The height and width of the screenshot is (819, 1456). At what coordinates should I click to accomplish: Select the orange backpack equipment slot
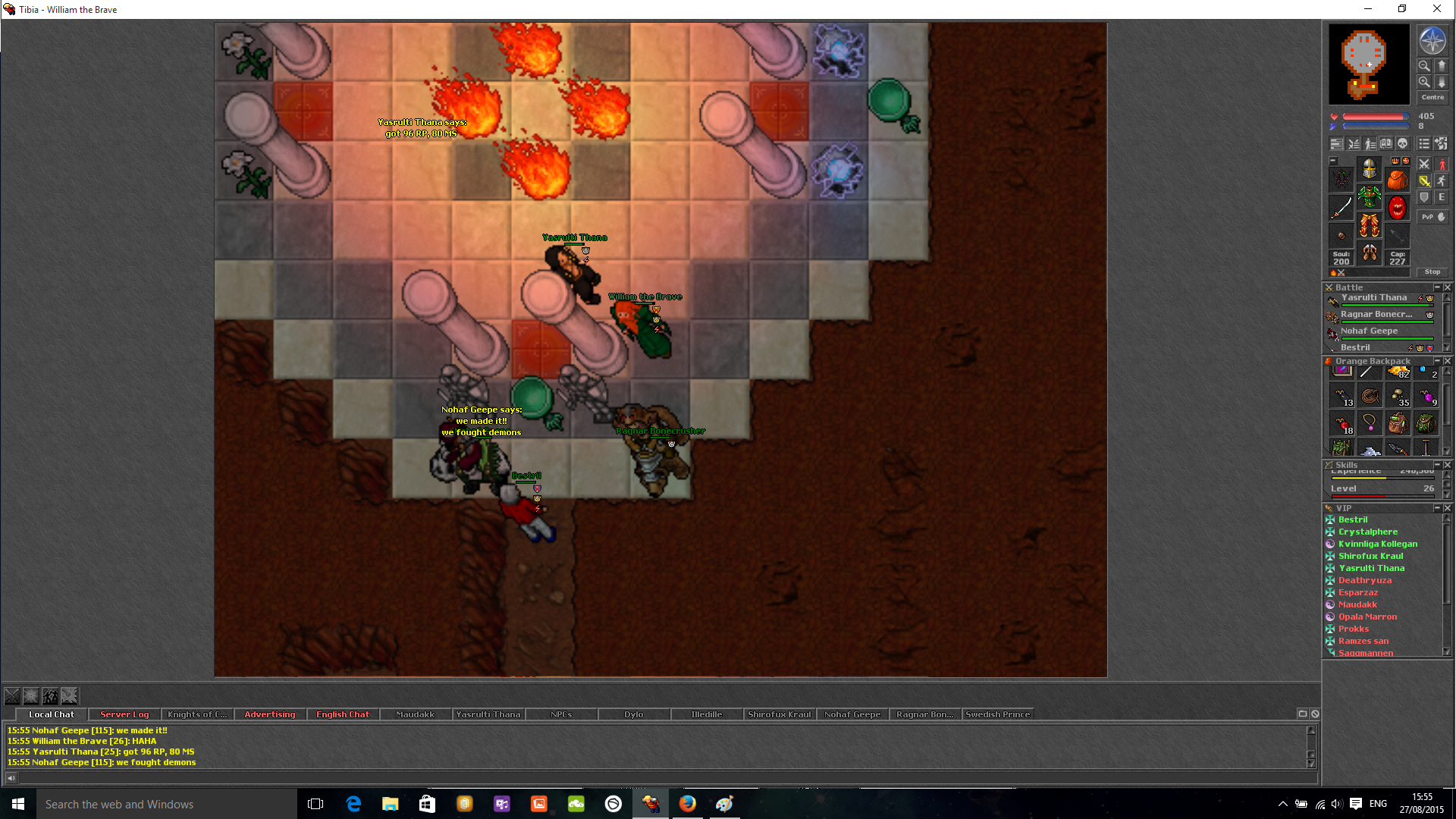[1397, 180]
